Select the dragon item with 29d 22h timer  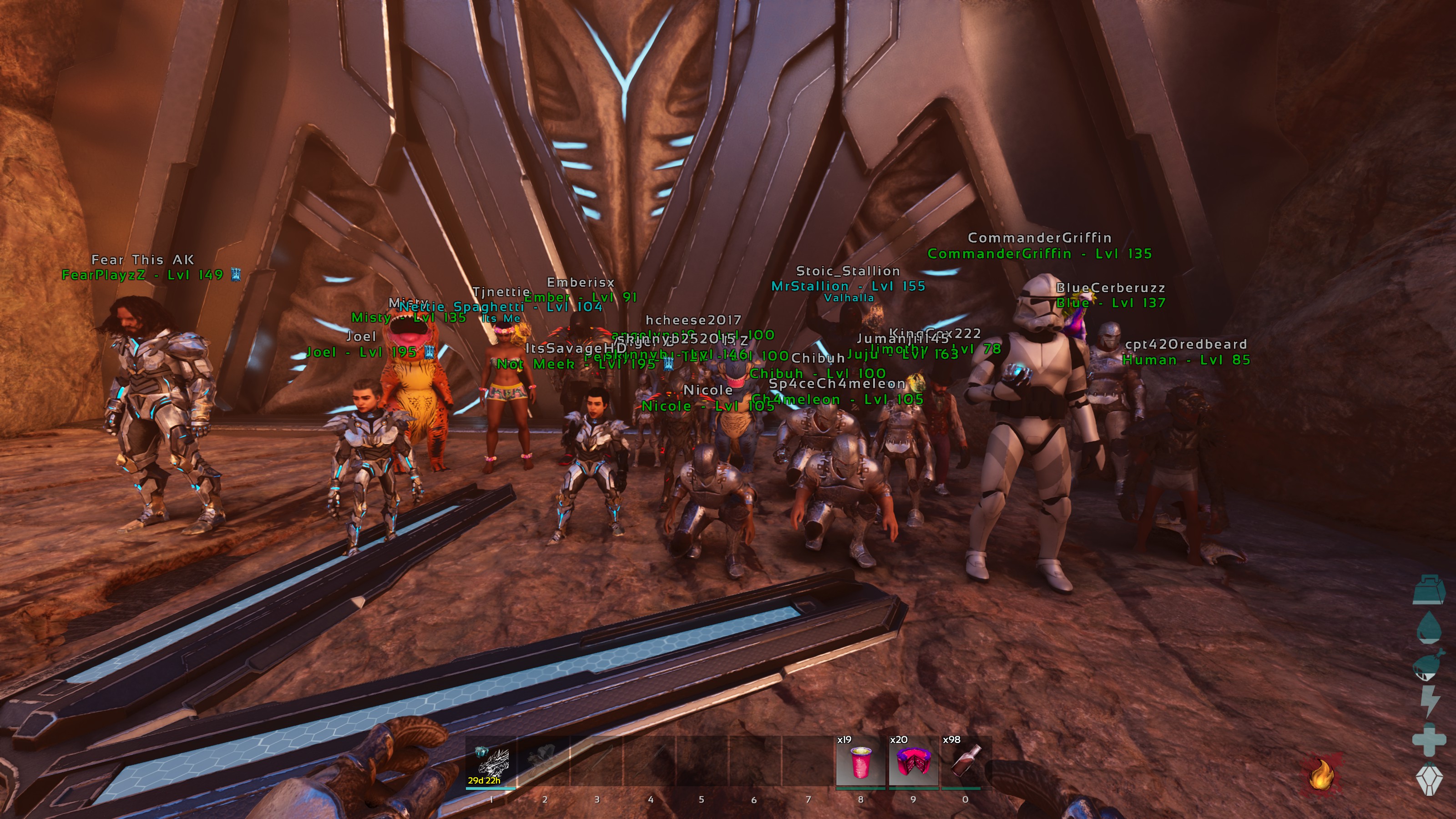491,761
